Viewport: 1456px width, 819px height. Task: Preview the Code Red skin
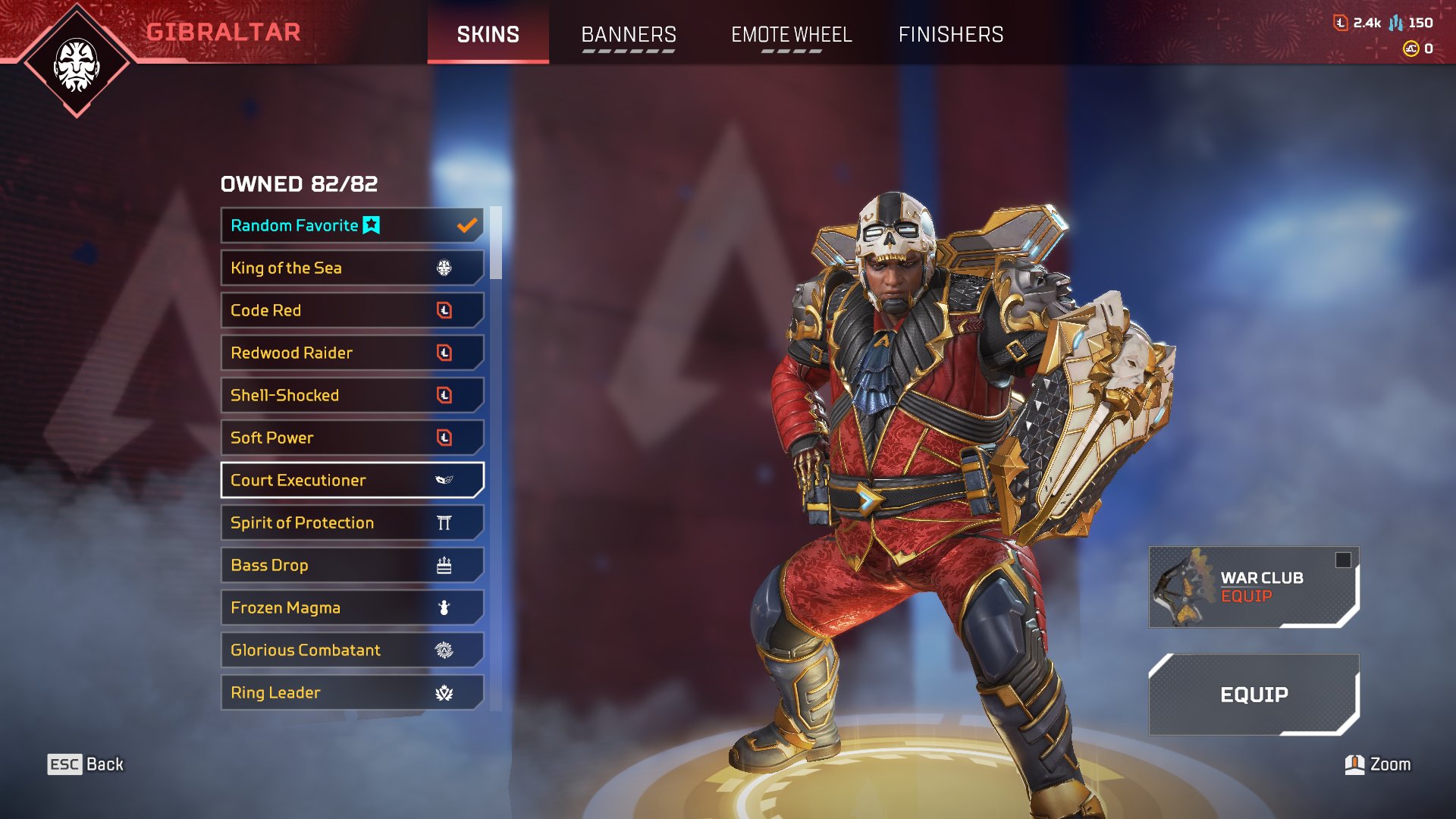[352, 310]
